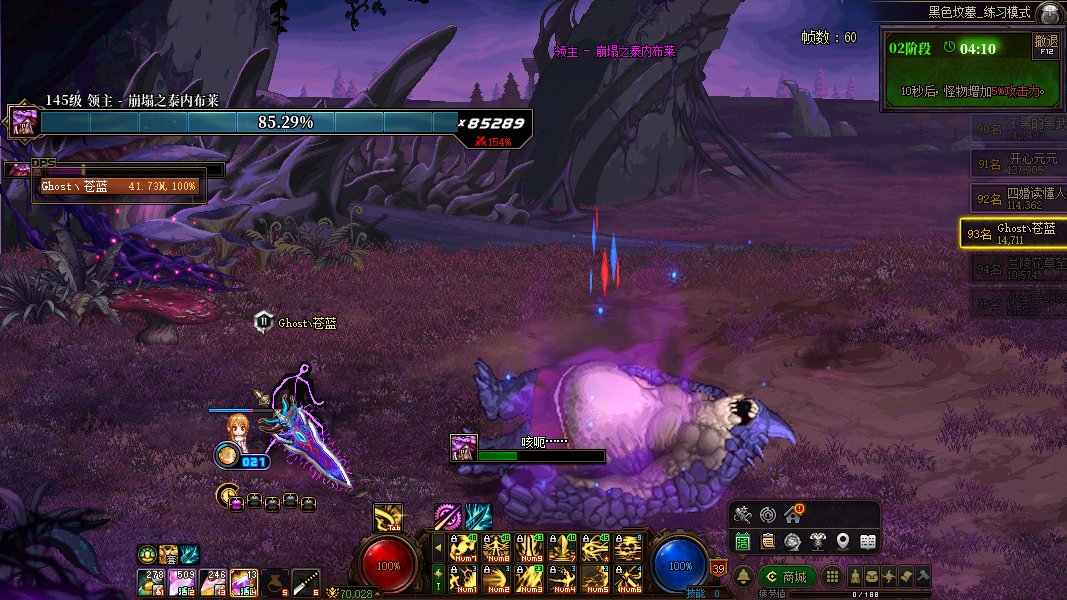Trigger the Tab skill icon
The width and height of the screenshot is (1067, 600).
[388, 518]
